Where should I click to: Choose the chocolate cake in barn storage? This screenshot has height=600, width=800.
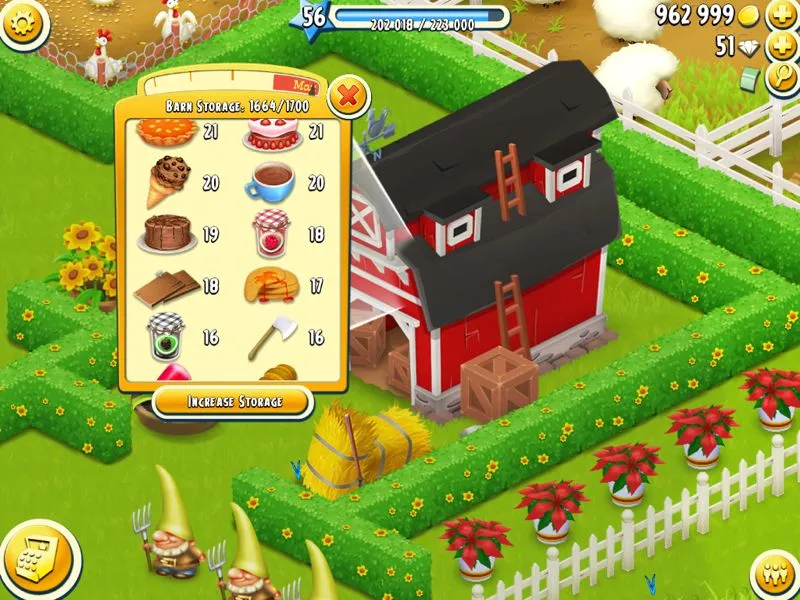click(166, 233)
